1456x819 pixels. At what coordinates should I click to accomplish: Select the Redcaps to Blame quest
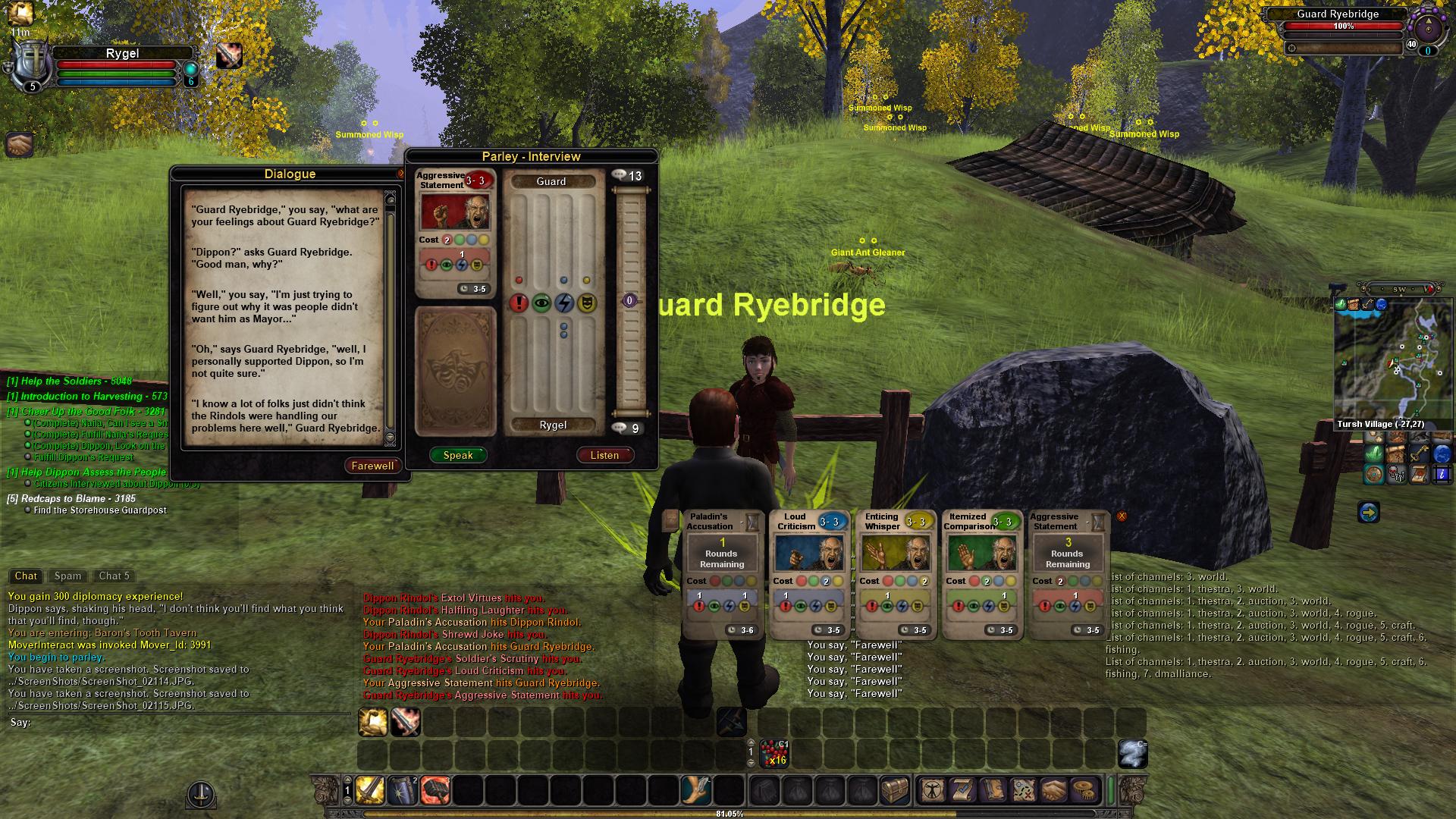[x=71, y=498]
